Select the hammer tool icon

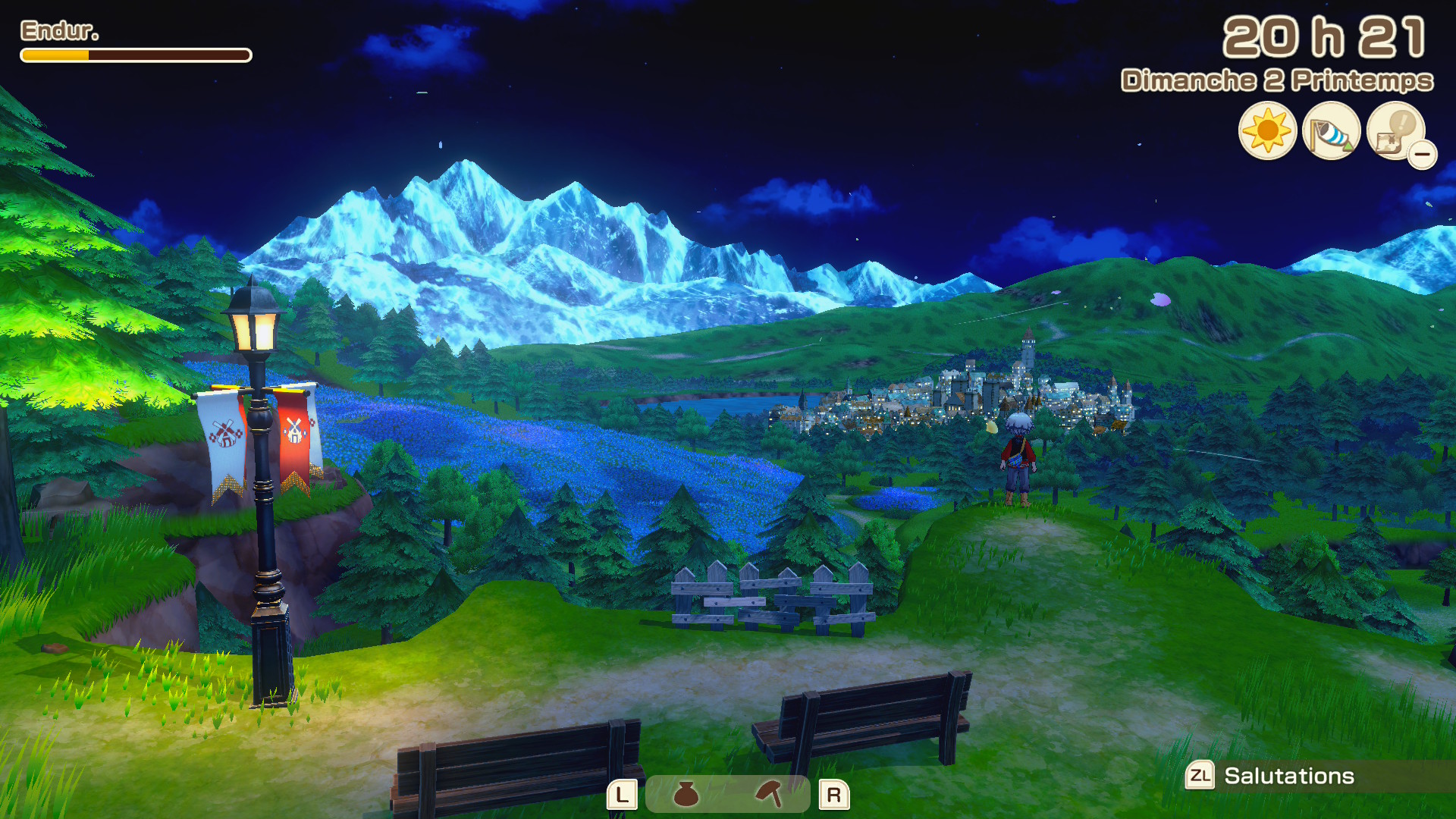pyautogui.click(x=769, y=794)
